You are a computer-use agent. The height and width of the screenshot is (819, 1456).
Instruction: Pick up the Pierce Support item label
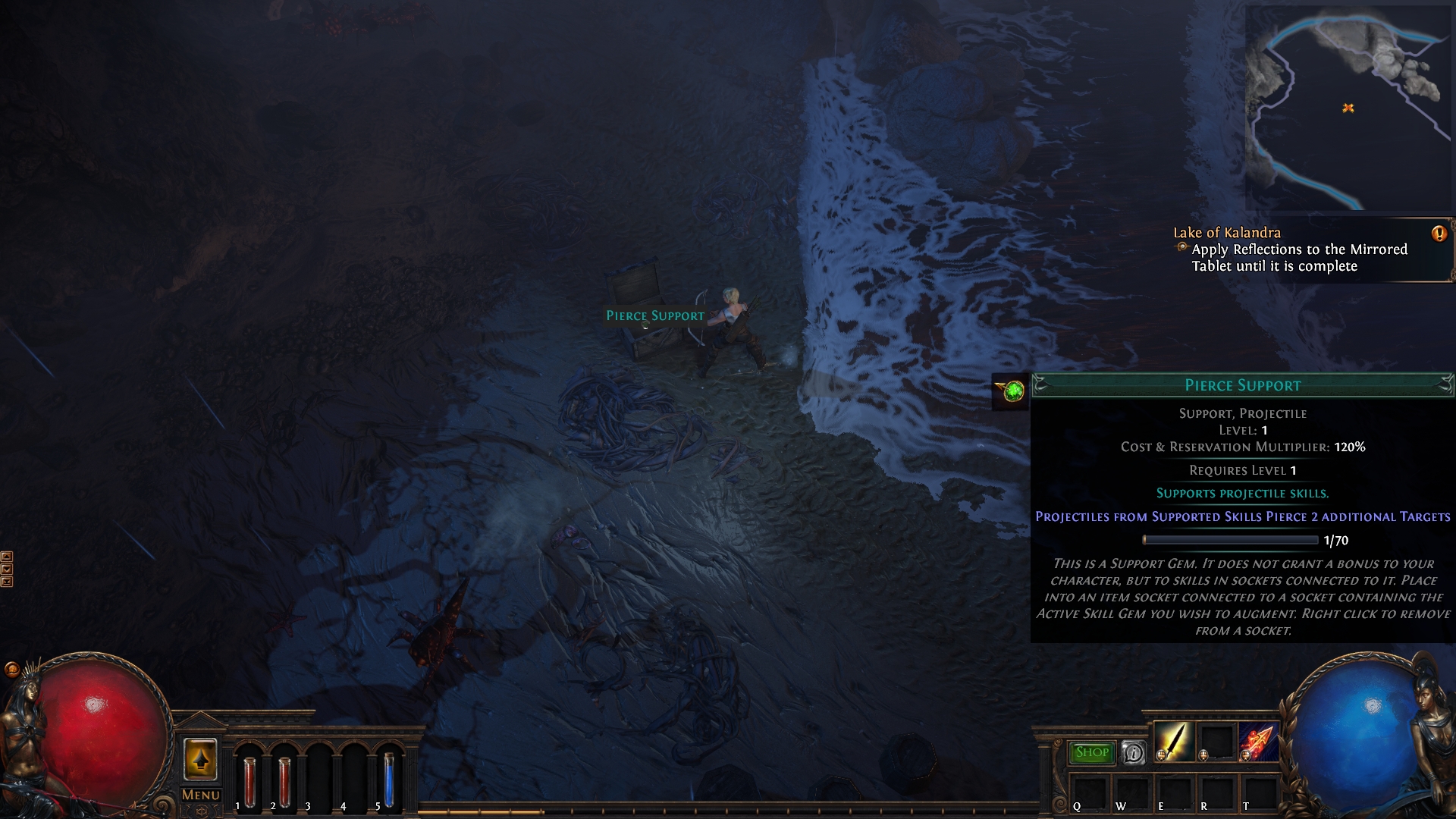(654, 315)
